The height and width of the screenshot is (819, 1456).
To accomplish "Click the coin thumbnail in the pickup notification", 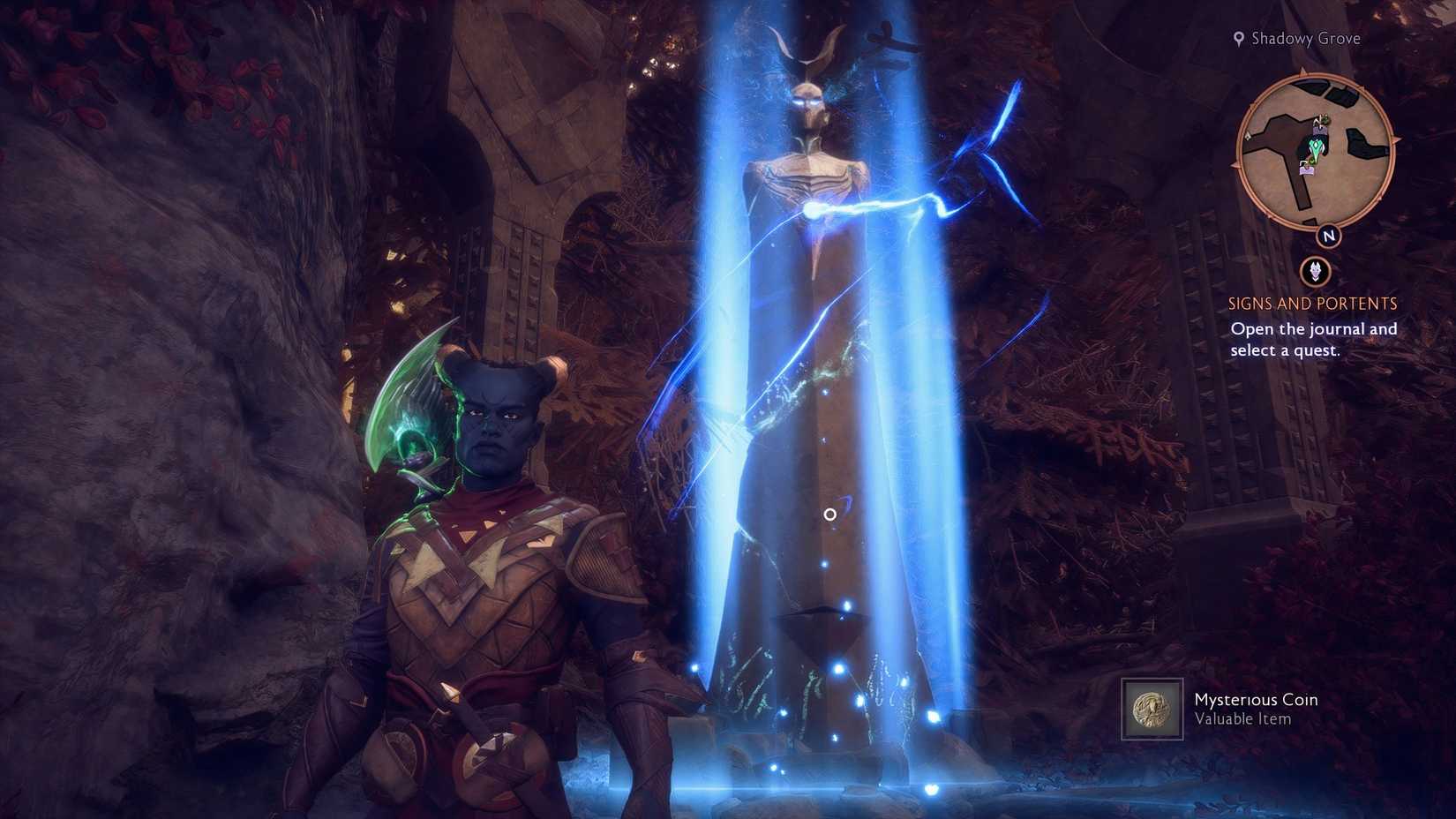I will pos(1152,709).
